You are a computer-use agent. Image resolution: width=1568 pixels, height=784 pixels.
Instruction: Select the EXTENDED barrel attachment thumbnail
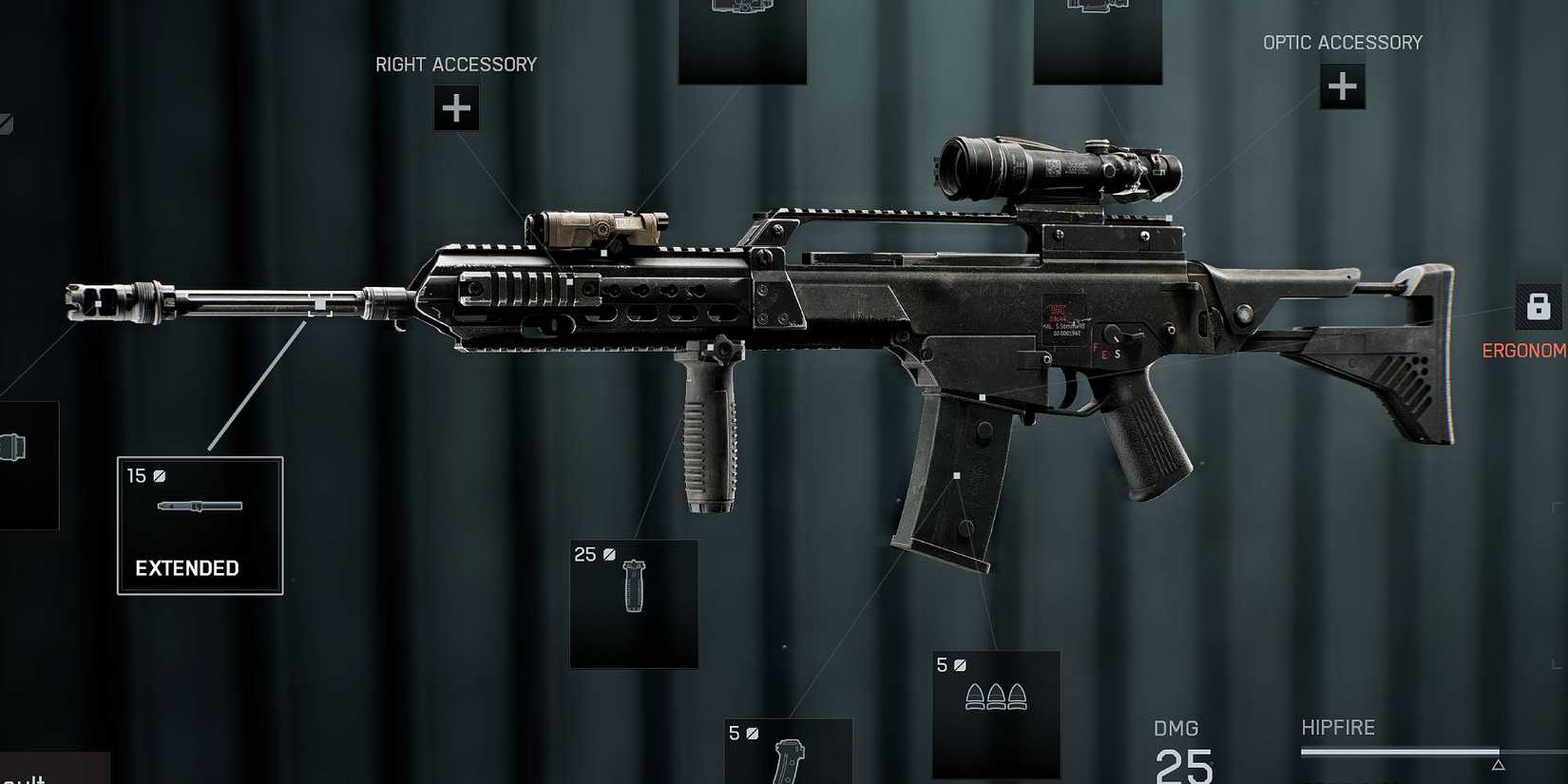200,525
